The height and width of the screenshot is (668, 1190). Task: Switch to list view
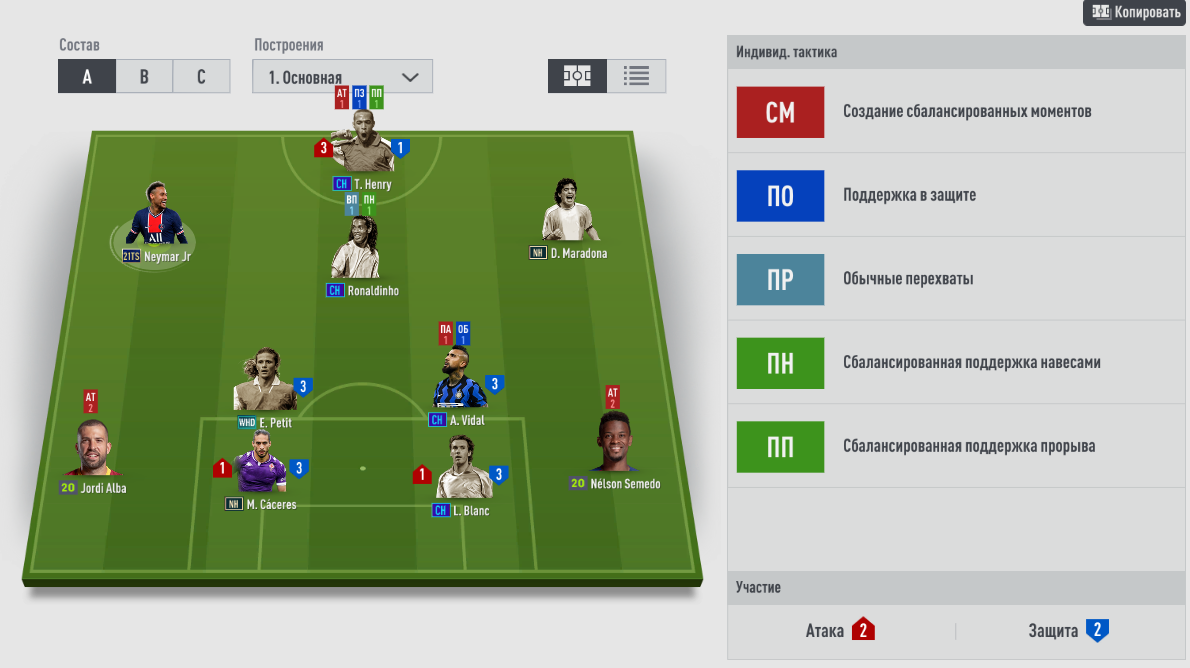click(x=636, y=76)
